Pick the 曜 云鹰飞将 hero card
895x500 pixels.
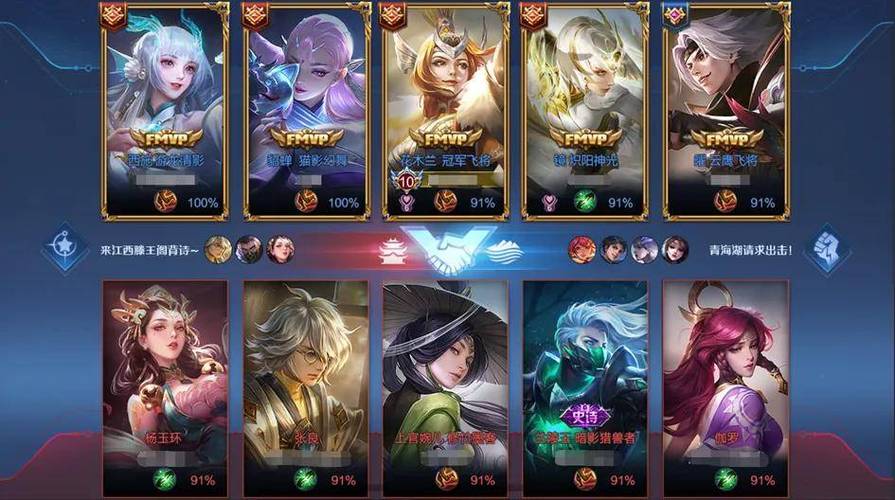[727, 110]
